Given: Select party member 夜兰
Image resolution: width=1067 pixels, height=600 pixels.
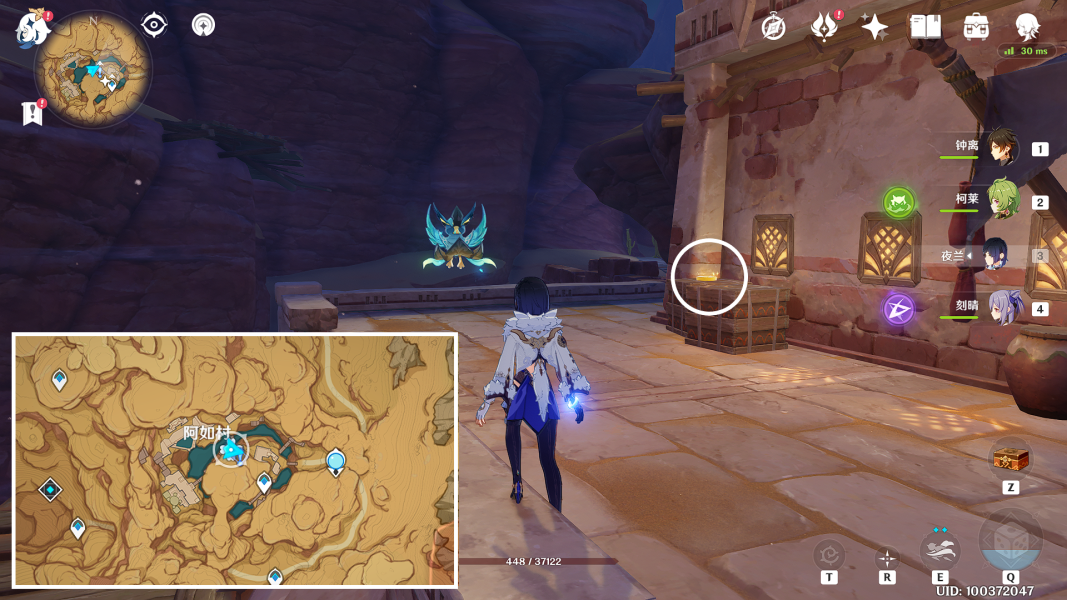Looking at the screenshot, I should click(x=997, y=255).
